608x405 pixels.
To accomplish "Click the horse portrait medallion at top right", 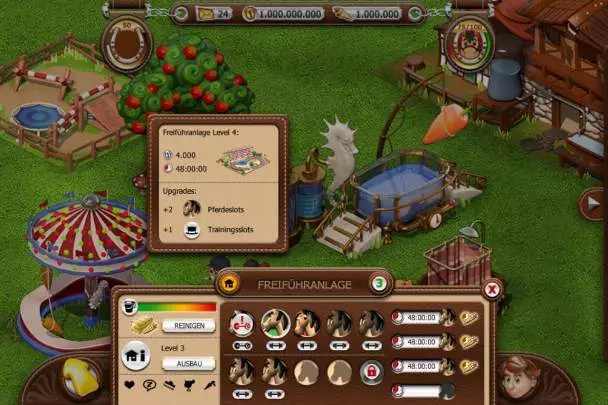I will coord(469,43).
